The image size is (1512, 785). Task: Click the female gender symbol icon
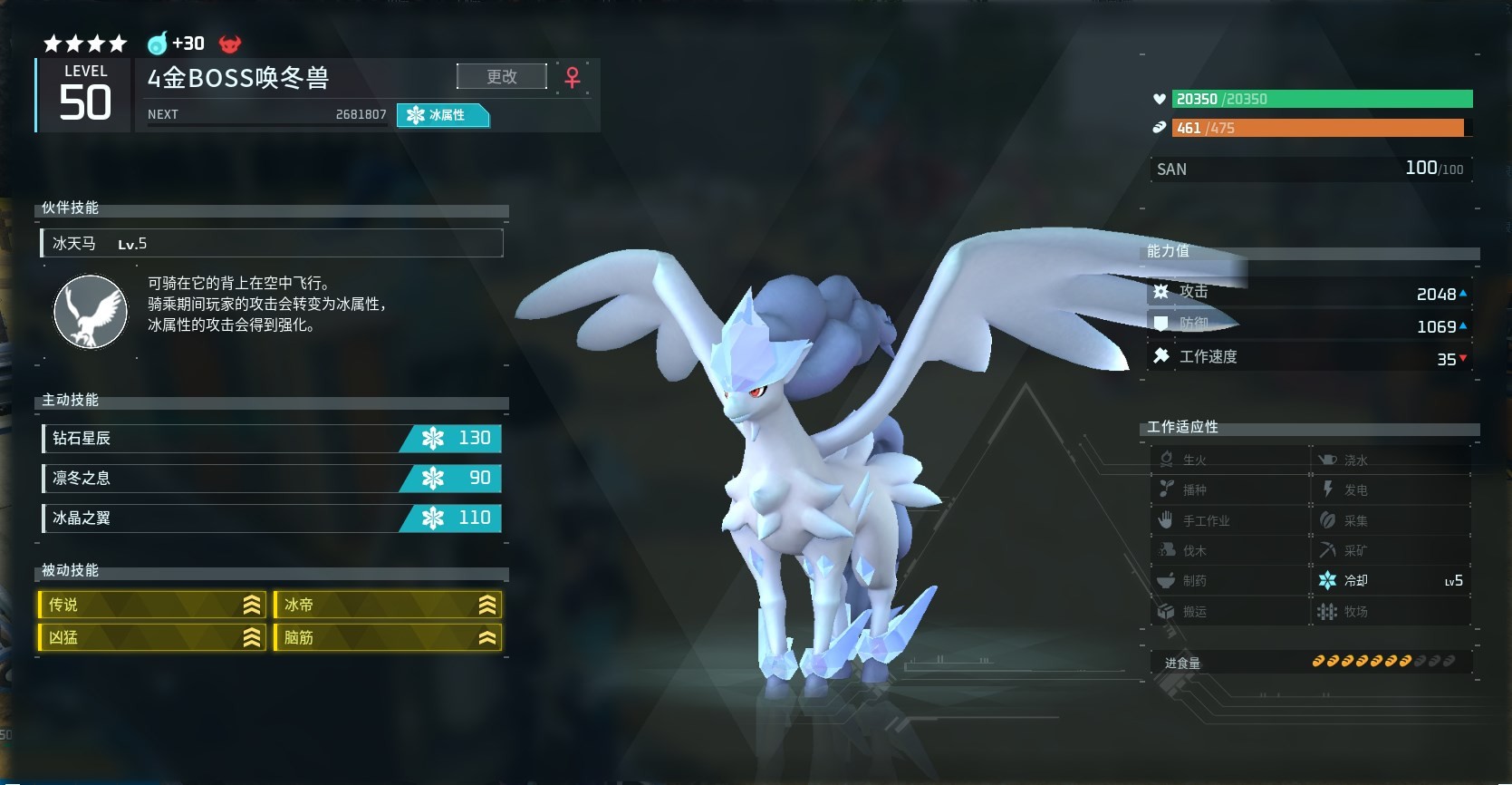(573, 78)
